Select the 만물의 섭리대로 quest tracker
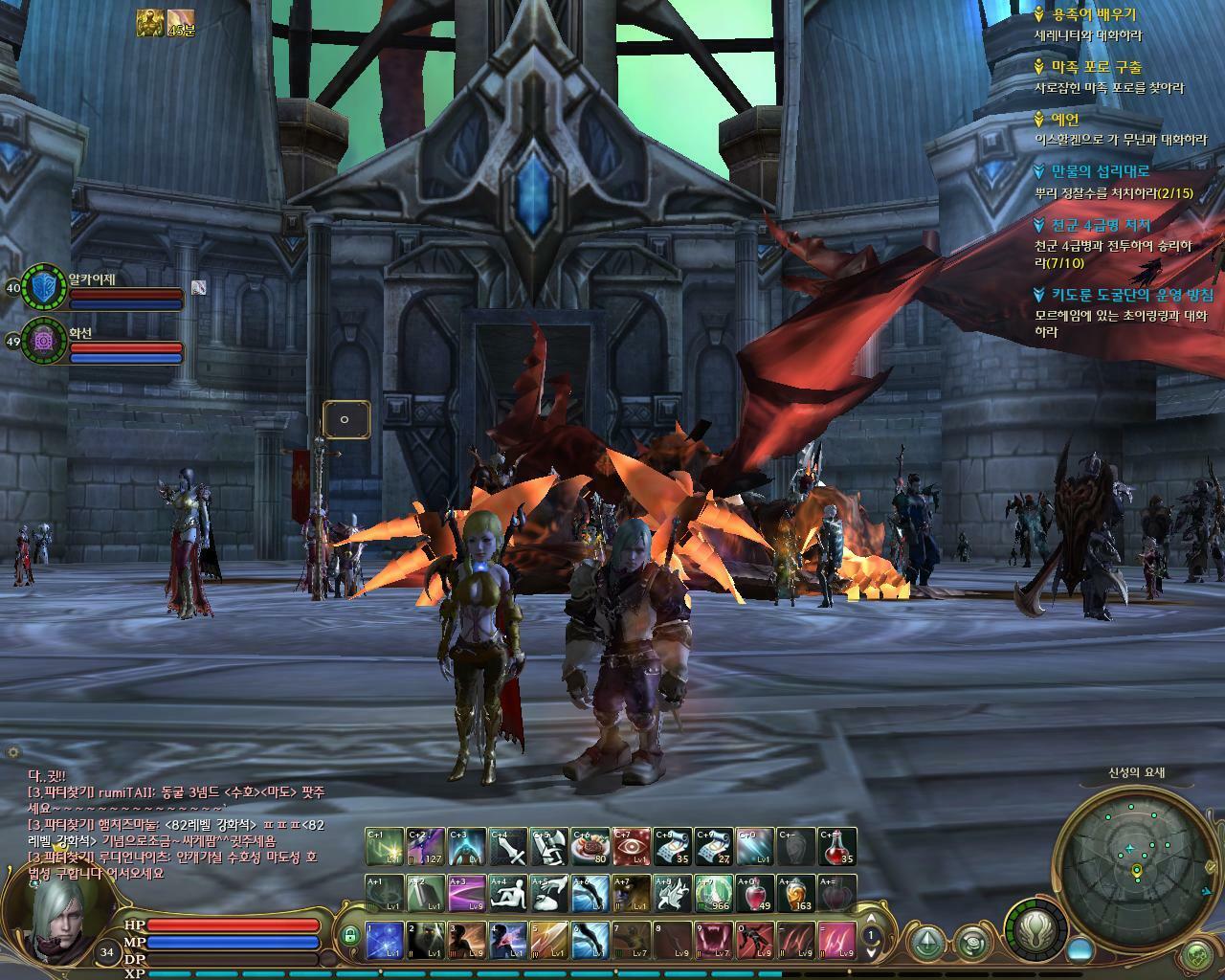1225x980 pixels. click(x=1101, y=171)
